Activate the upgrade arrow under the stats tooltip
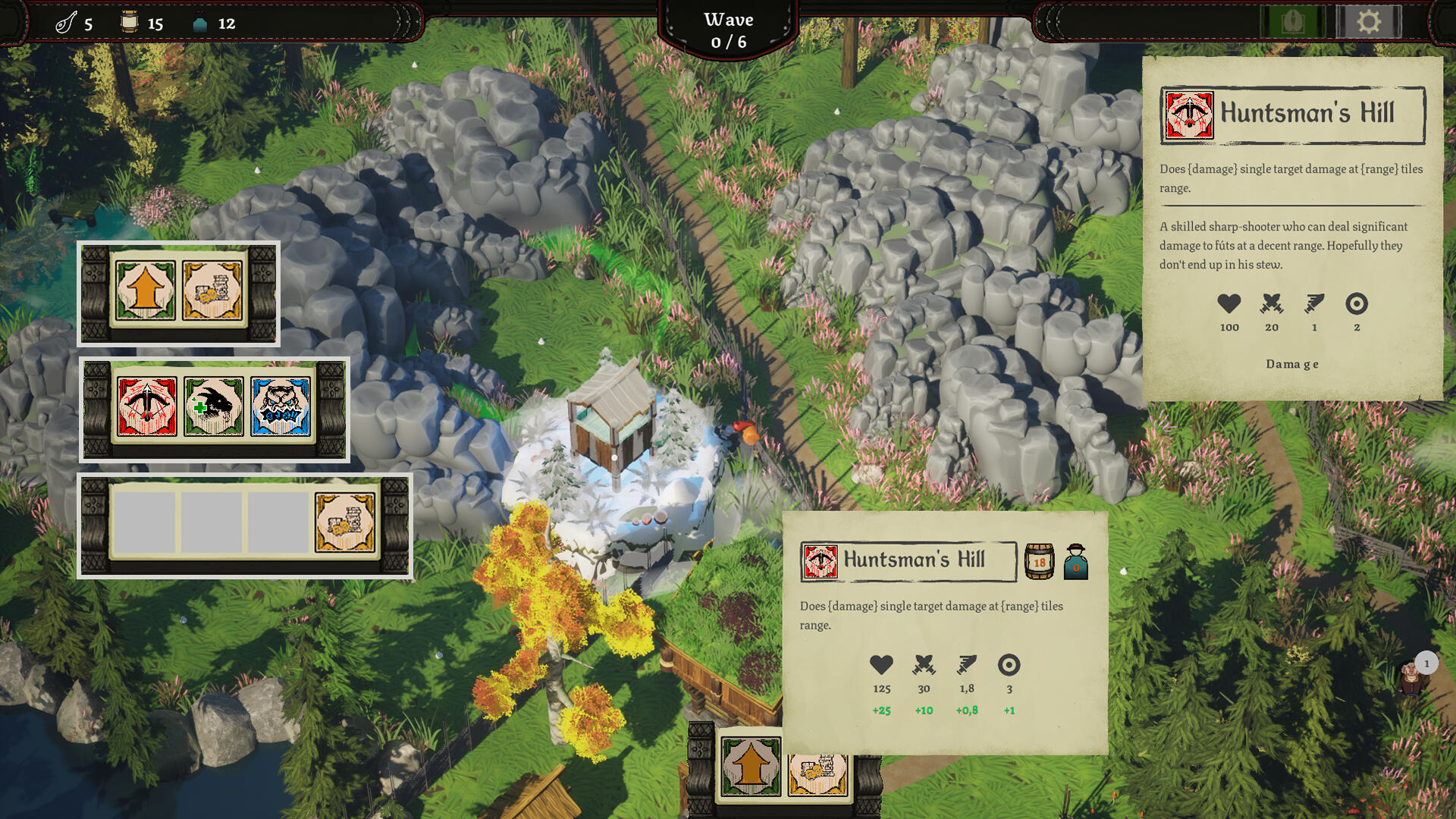Screen dimensions: 1456x819 (x=751, y=766)
